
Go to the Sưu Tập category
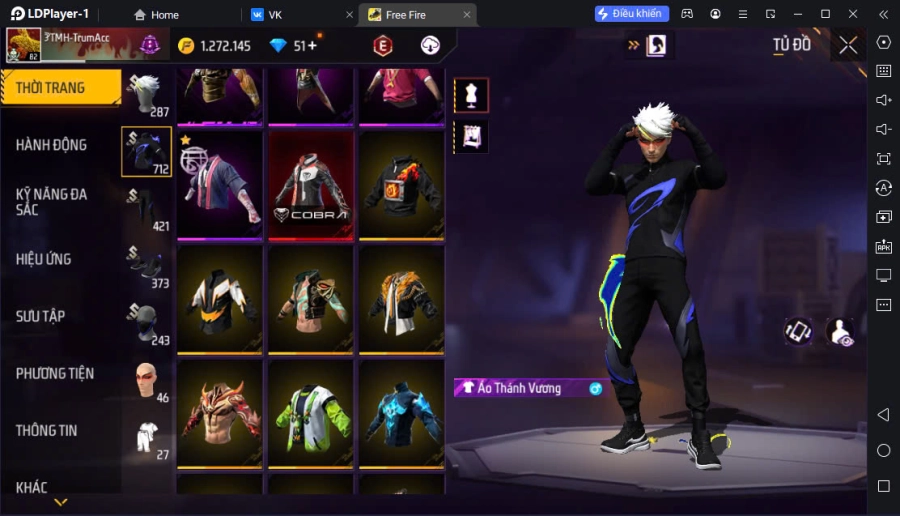(60, 316)
